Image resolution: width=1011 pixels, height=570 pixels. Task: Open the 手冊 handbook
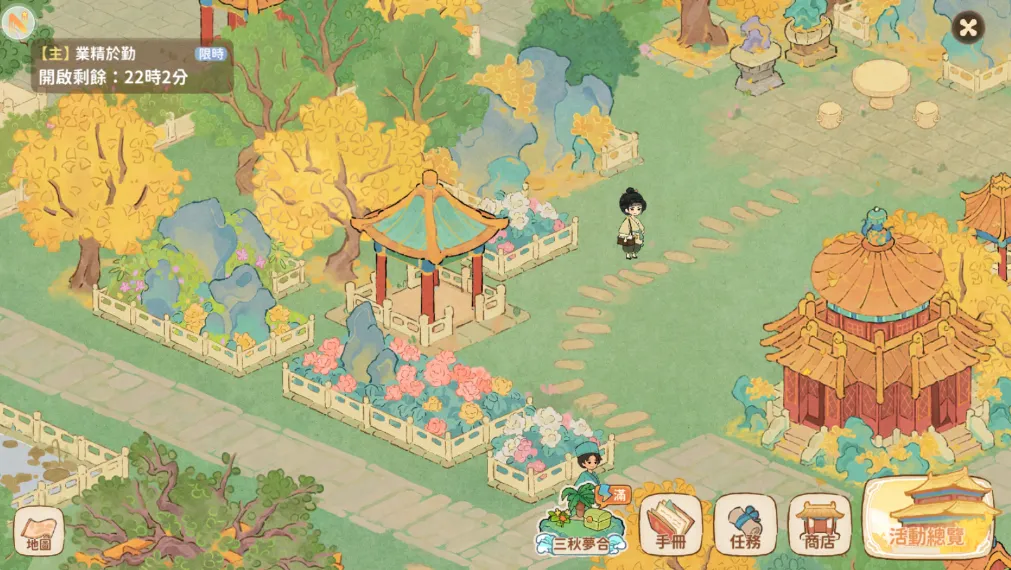coord(669,524)
